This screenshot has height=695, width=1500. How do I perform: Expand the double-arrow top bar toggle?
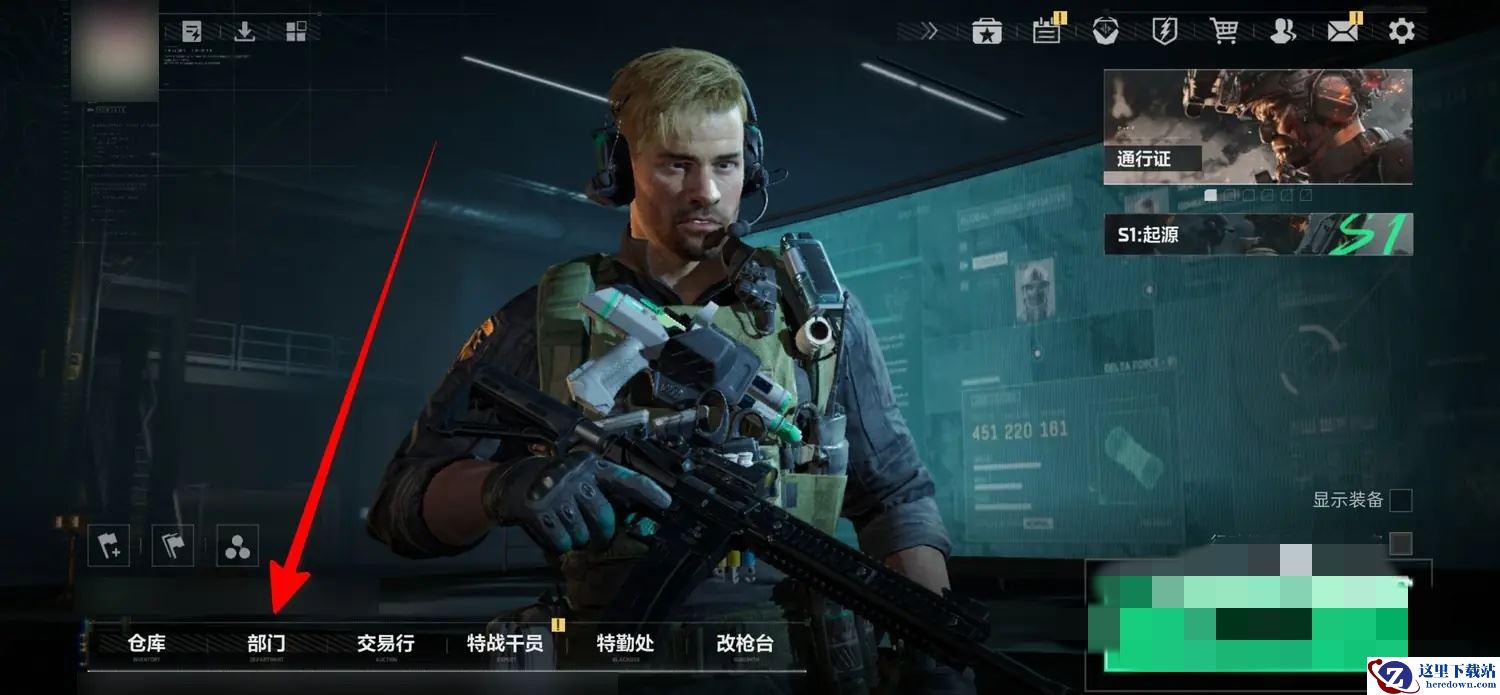[930, 31]
